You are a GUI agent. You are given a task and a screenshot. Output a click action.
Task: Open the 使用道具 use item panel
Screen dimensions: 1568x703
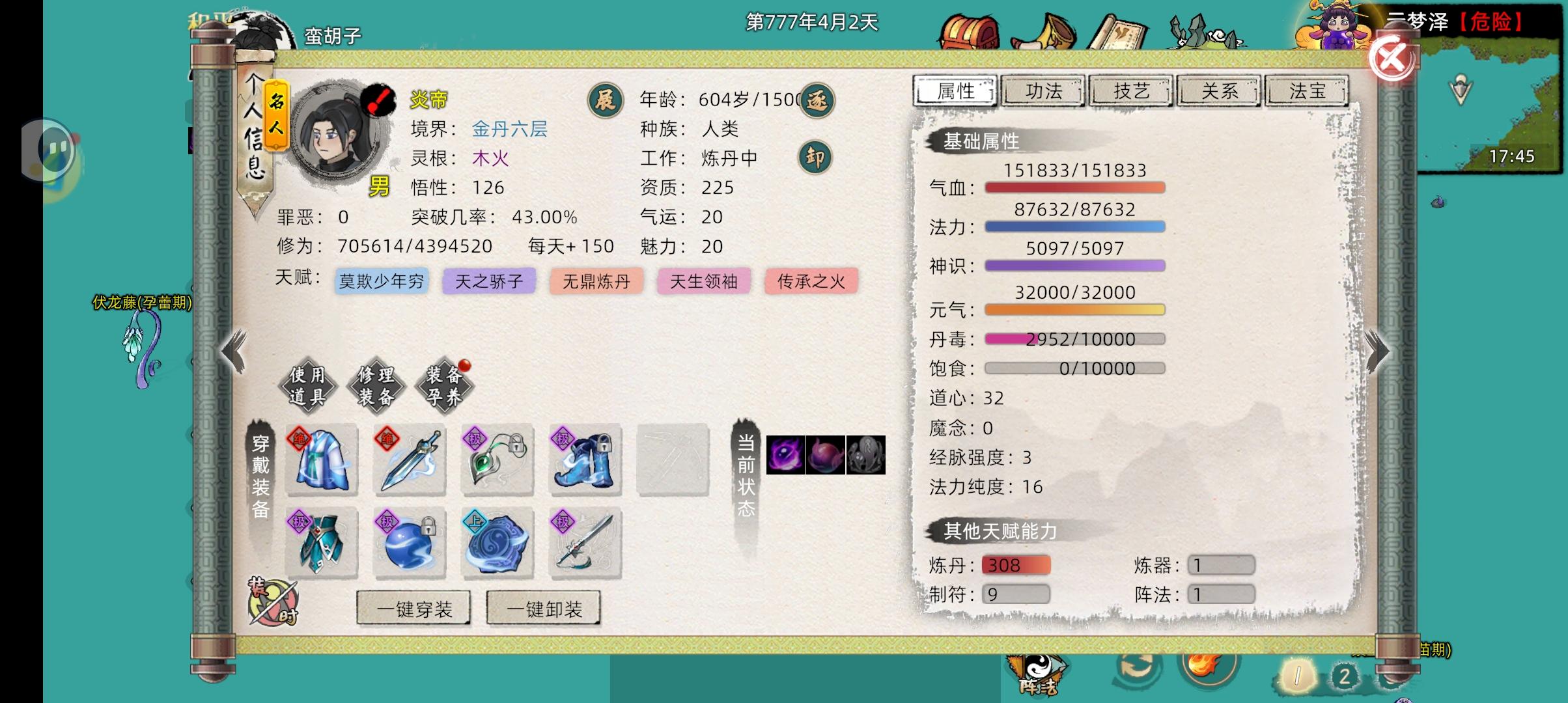[x=307, y=385]
